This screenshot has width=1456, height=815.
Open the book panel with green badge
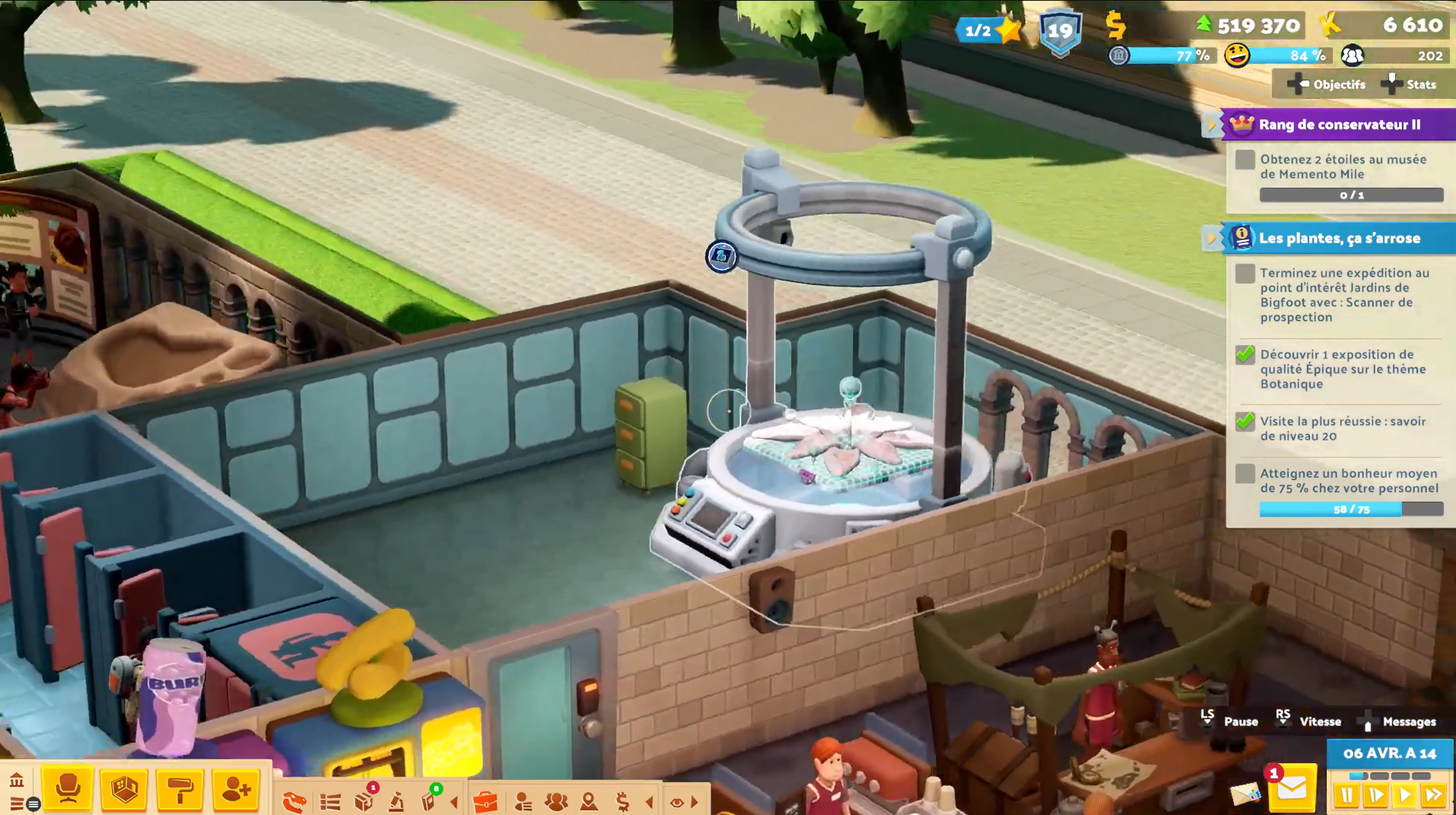point(429,801)
